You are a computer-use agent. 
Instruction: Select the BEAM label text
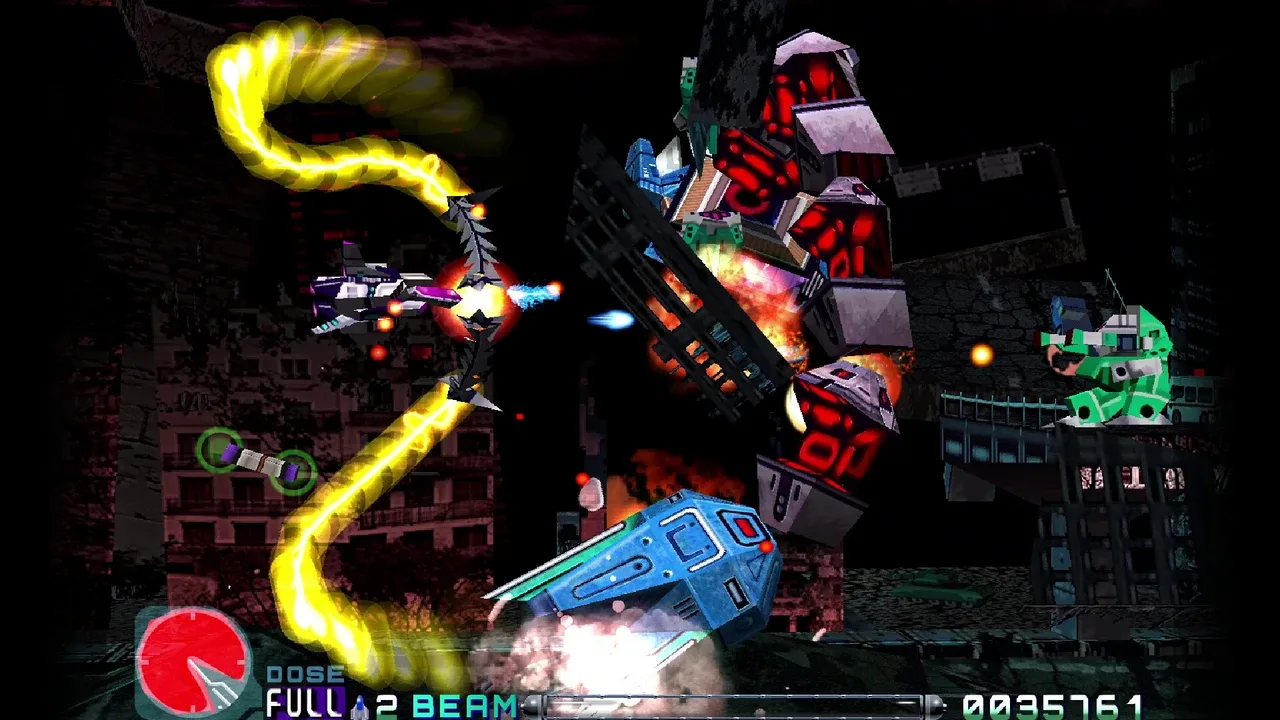pos(463,703)
